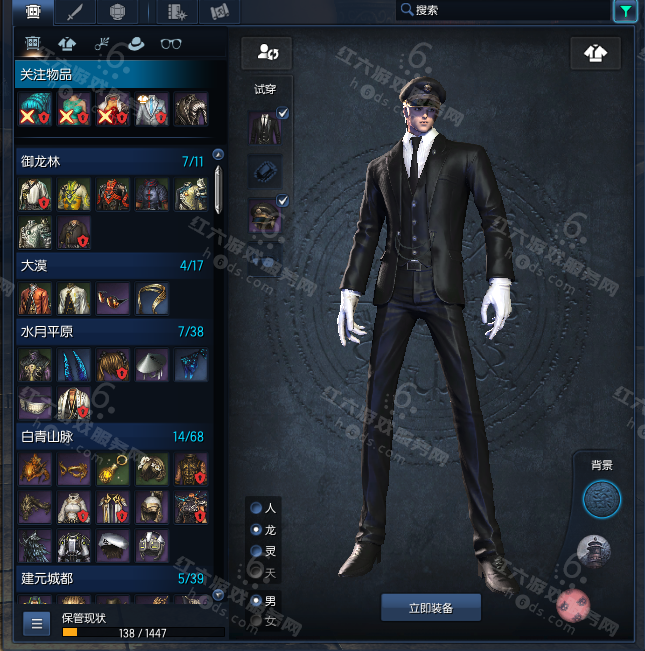Screen dimensions: 645x651
Task: Select the blue circular emblem background
Action: (602, 498)
